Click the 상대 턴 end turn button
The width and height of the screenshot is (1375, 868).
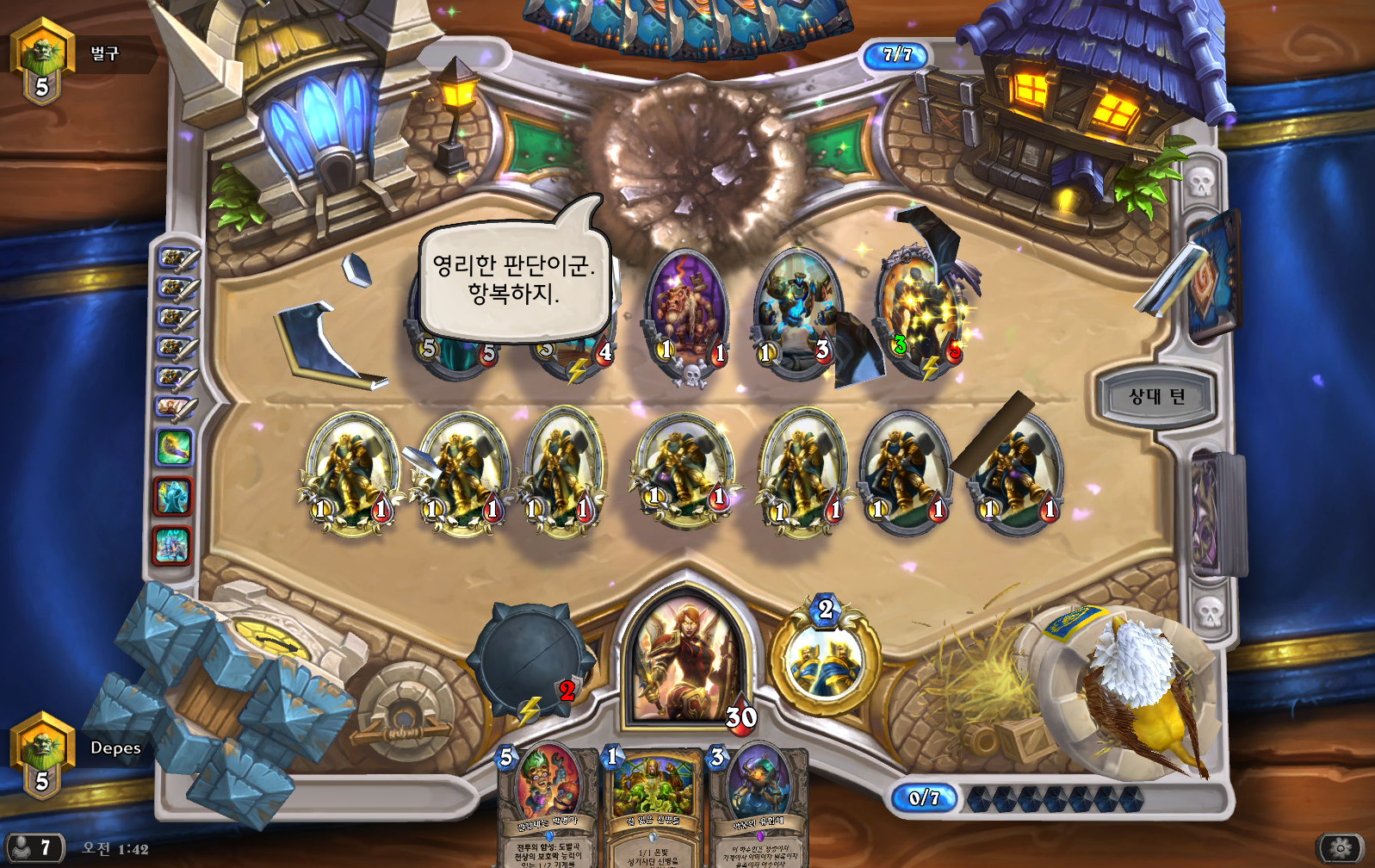[x=1156, y=397]
